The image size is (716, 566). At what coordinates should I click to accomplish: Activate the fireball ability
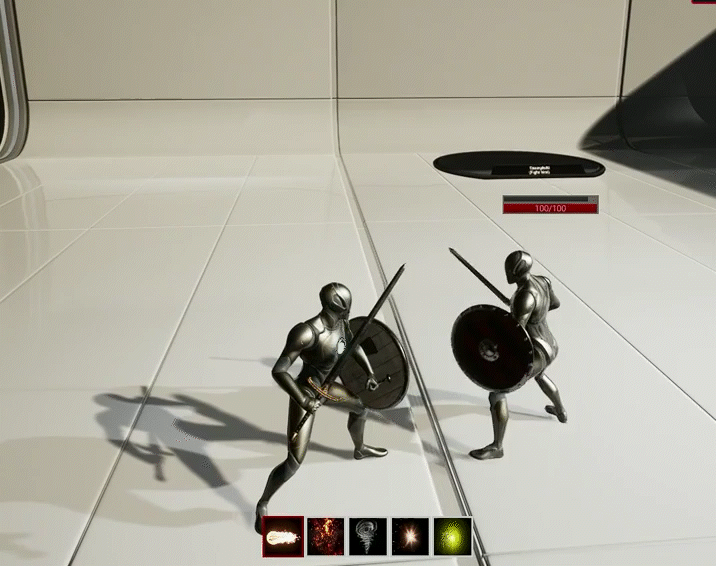283,537
